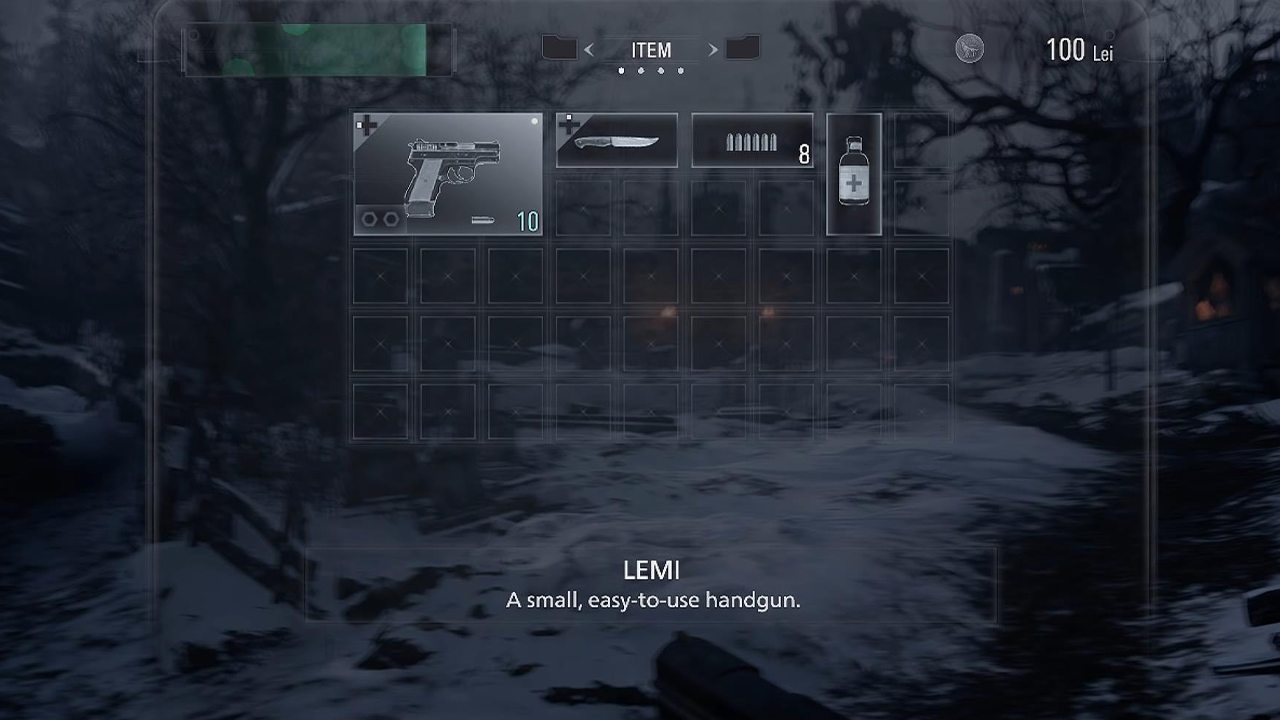Select the knife in the inventory
Screen dimensions: 1280x720
616,140
